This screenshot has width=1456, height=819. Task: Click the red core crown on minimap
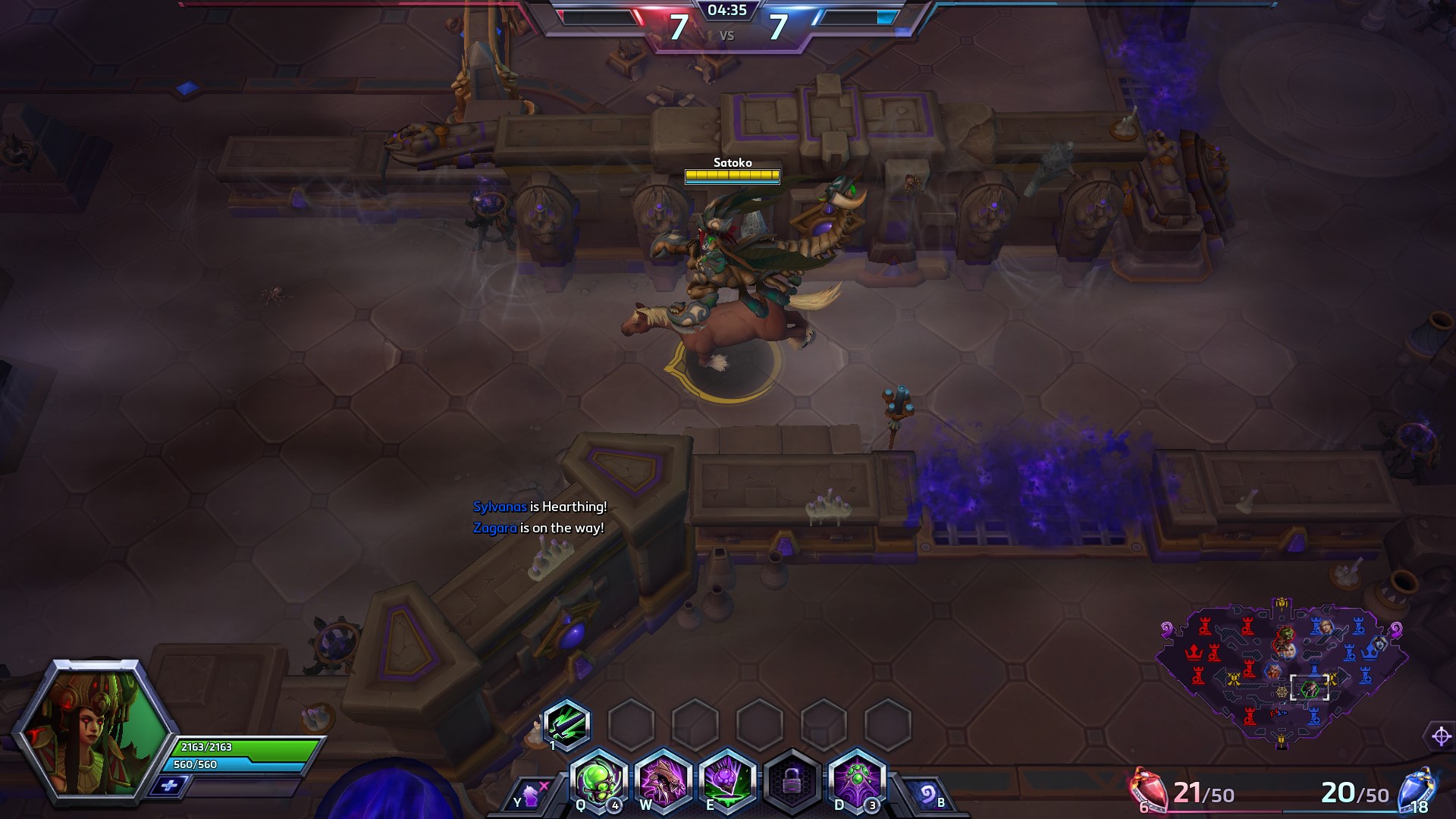coord(1194,652)
